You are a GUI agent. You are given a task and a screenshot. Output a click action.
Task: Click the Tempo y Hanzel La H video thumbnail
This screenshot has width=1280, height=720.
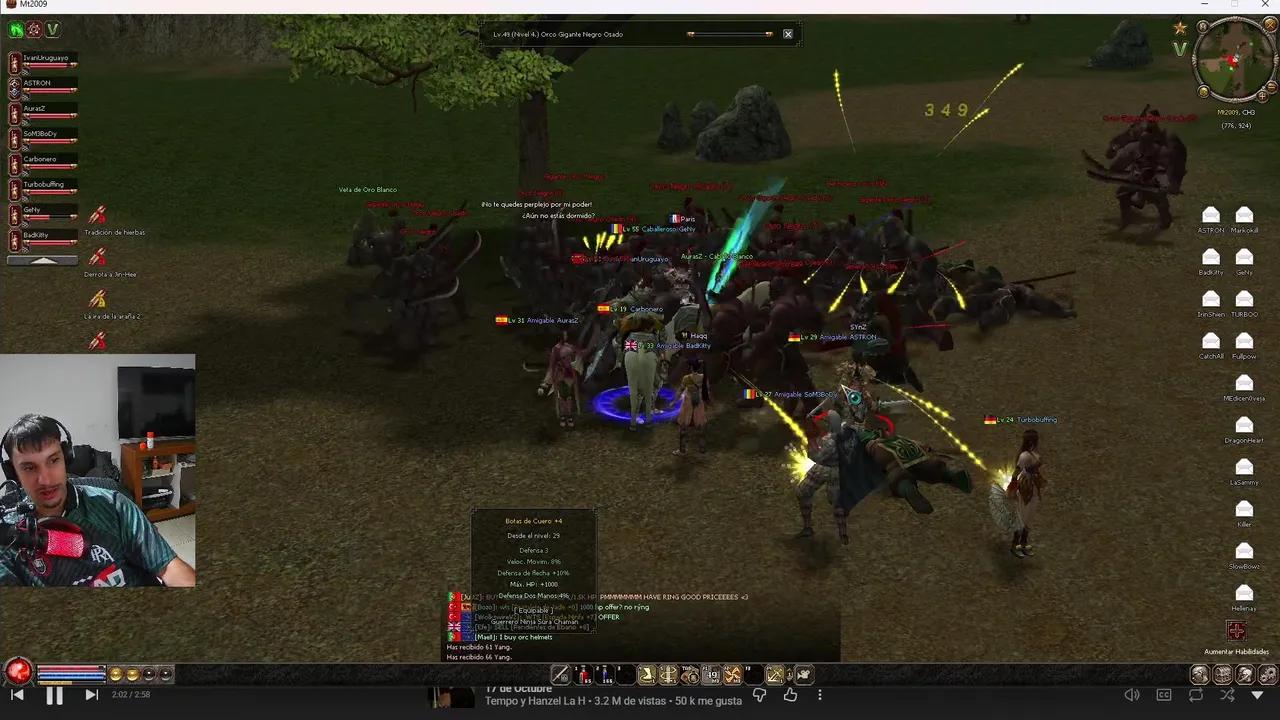point(453,697)
